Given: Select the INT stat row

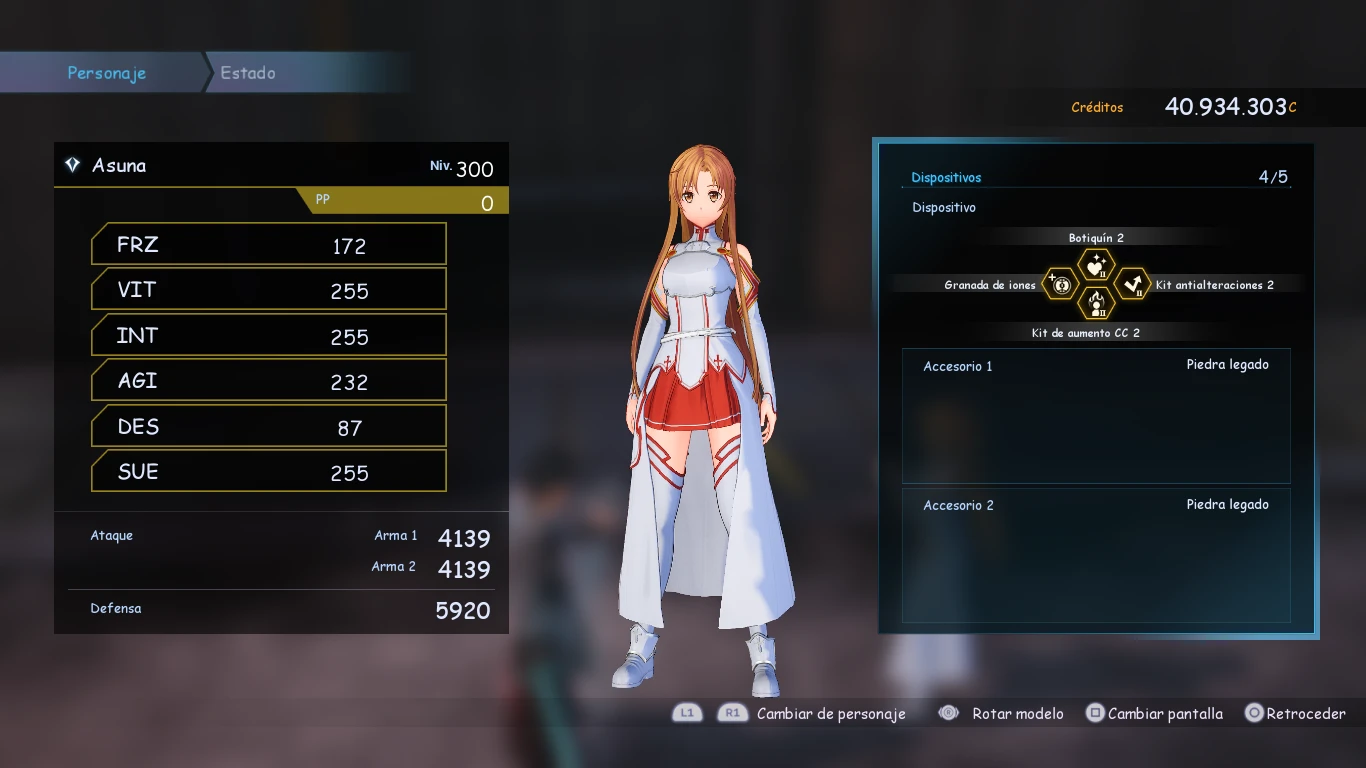Looking at the screenshot, I should (x=268, y=336).
